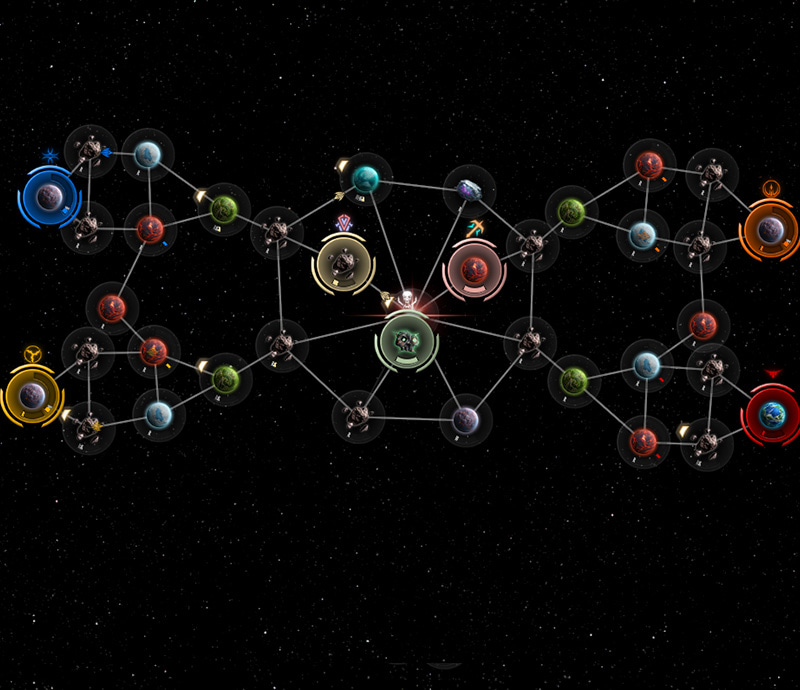The height and width of the screenshot is (690, 800).
Task: Click the red faction emblem above red planet
Action: (x=771, y=374)
